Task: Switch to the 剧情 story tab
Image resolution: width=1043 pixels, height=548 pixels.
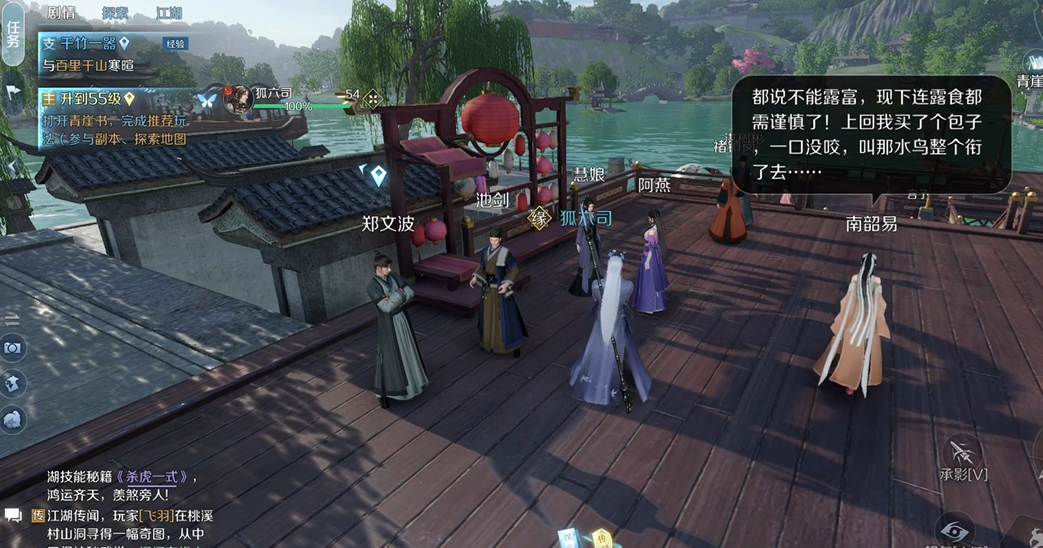Action: pos(60,13)
